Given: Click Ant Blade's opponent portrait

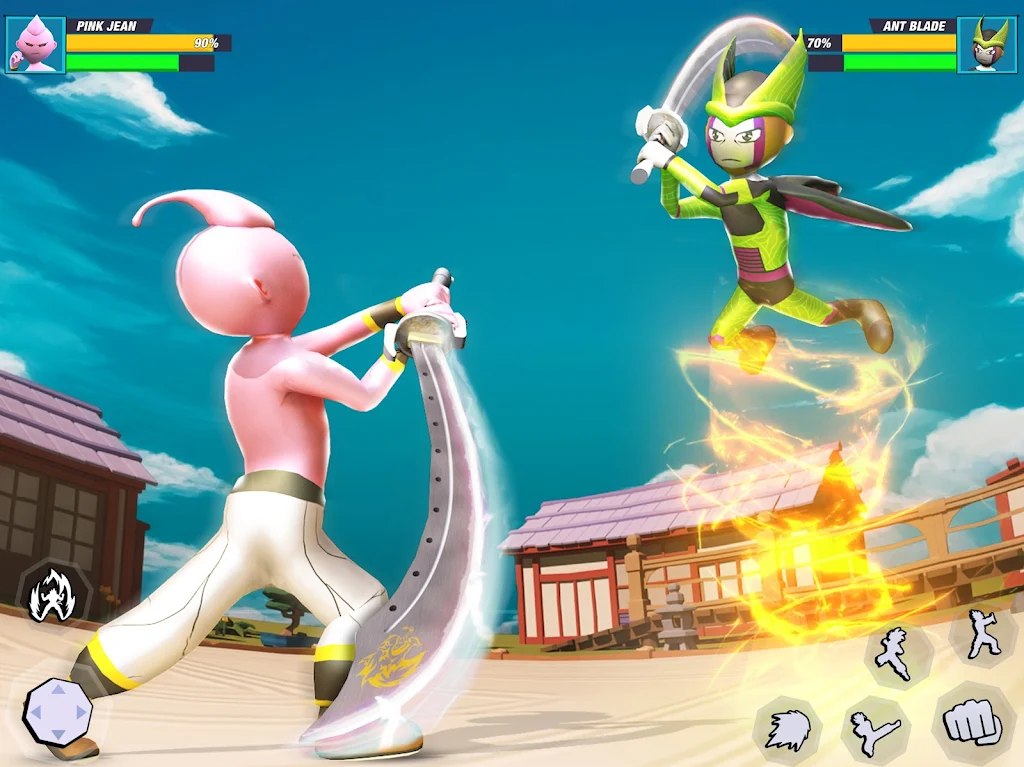Looking at the screenshot, I should pyautogui.click(x=986, y=45).
